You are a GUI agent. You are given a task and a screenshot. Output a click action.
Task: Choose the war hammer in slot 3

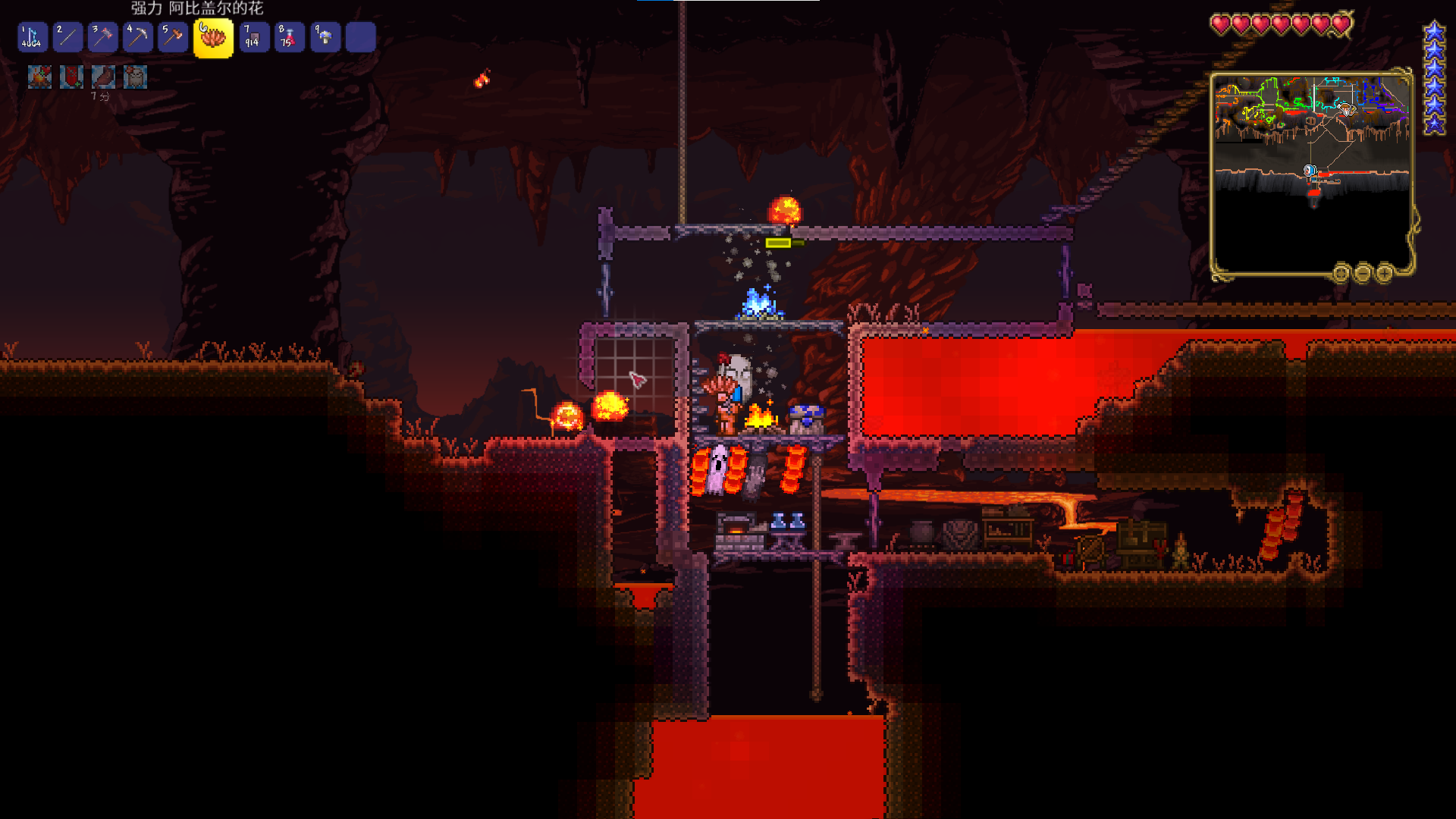[x=102, y=37]
